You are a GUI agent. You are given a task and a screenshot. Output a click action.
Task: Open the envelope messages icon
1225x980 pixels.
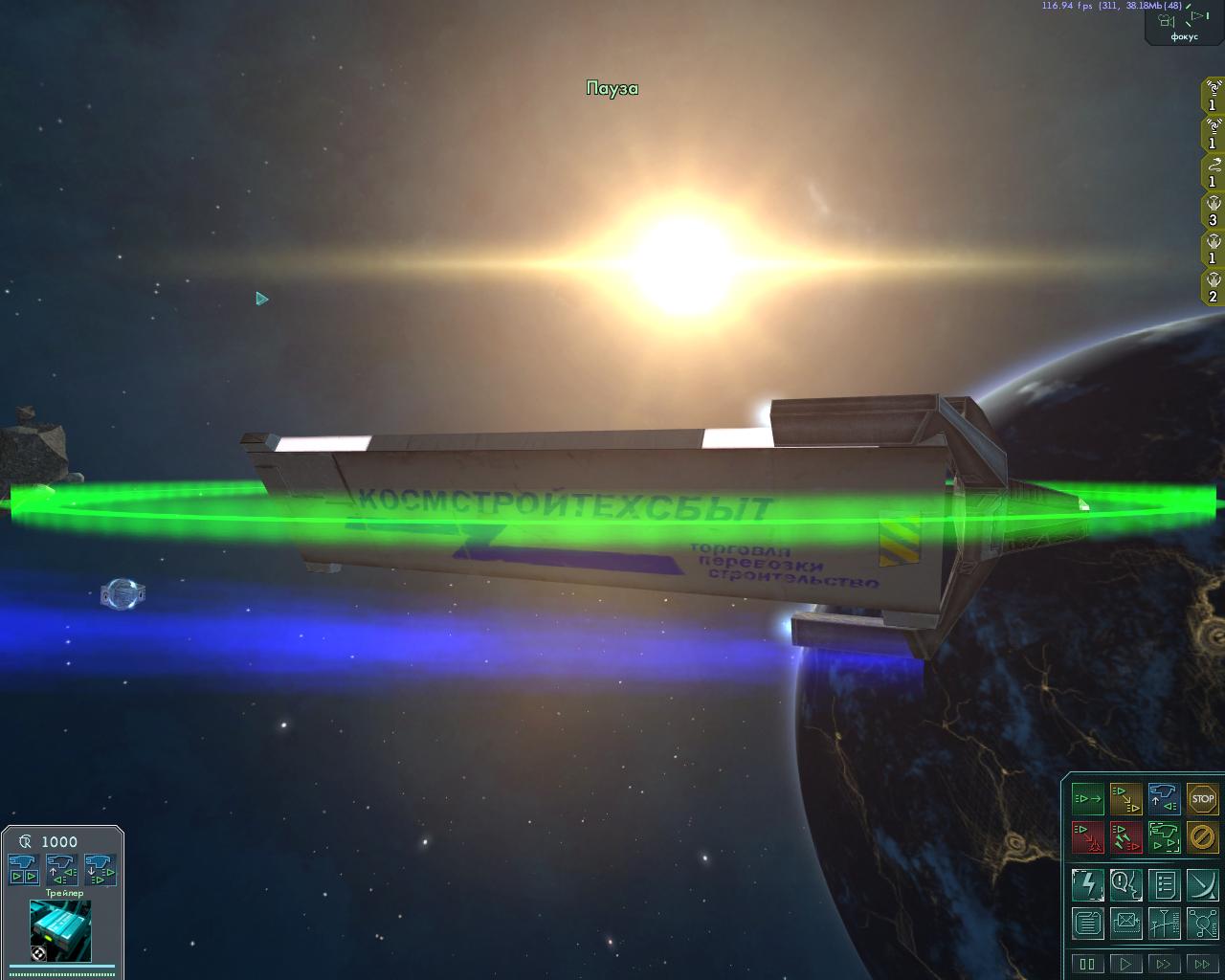(x=1125, y=924)
